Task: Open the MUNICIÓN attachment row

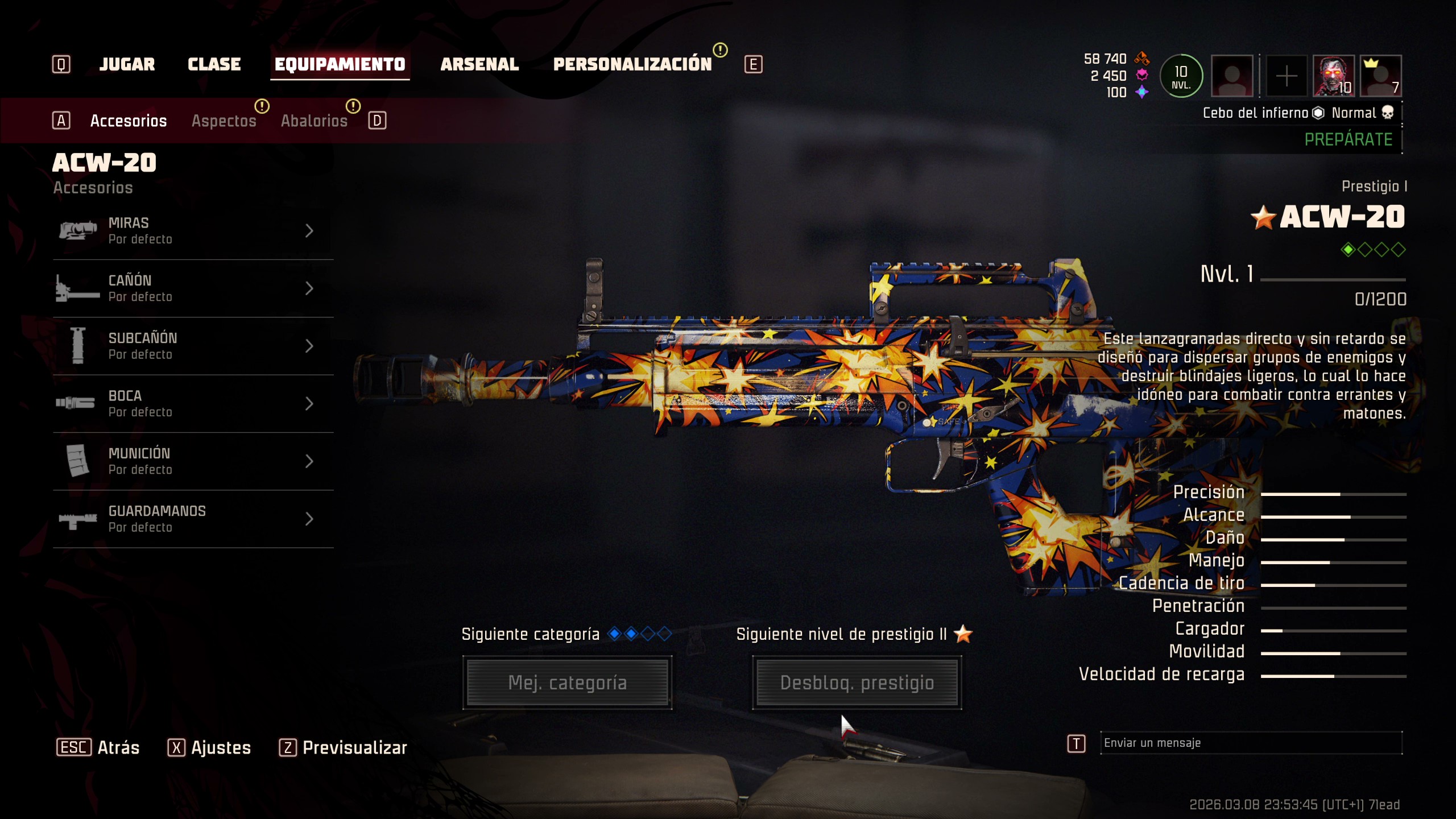Action: point(193,461)
